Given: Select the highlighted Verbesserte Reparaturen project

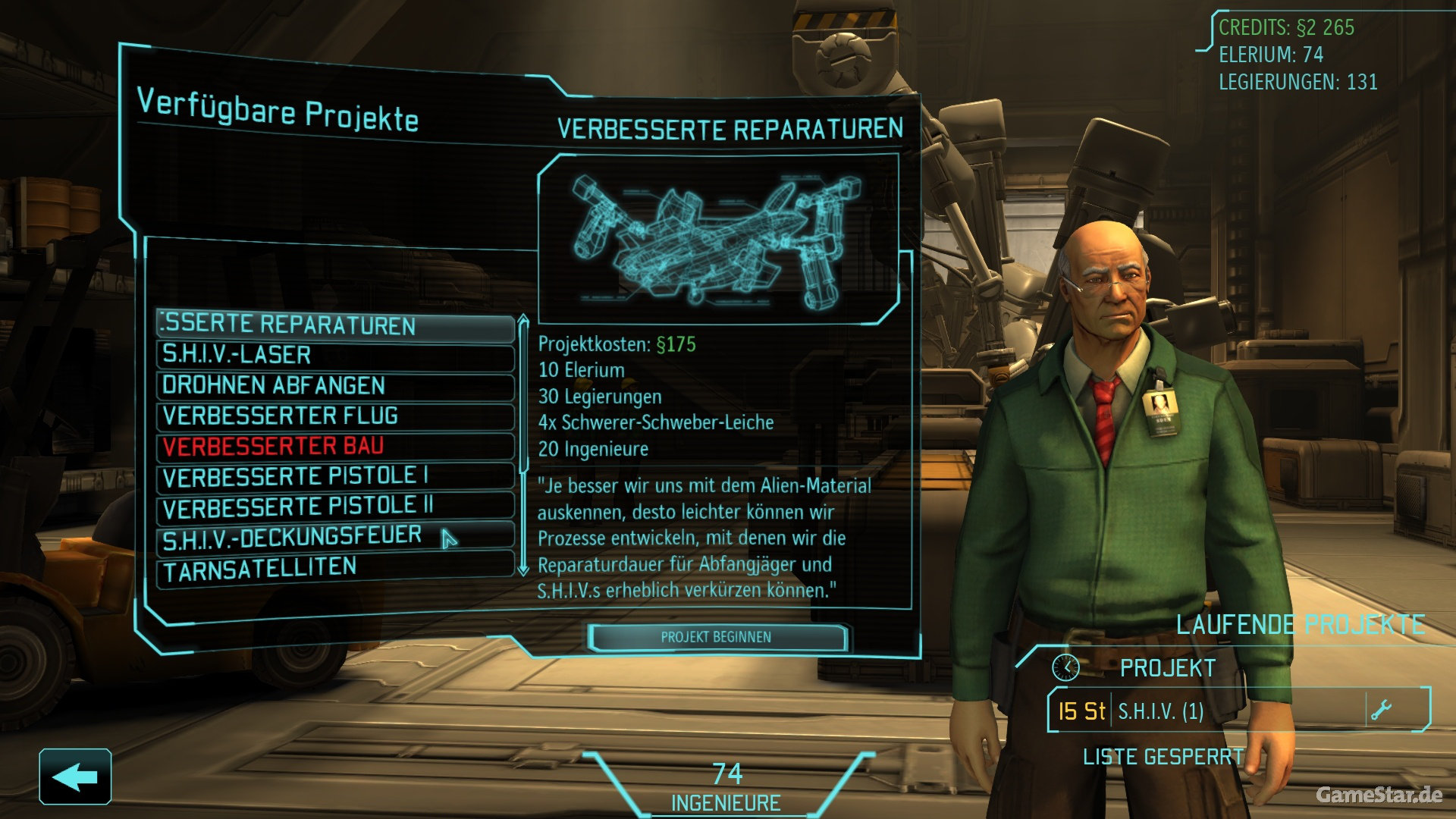Looking at the screenshot, I should click(x=334, y=325).
